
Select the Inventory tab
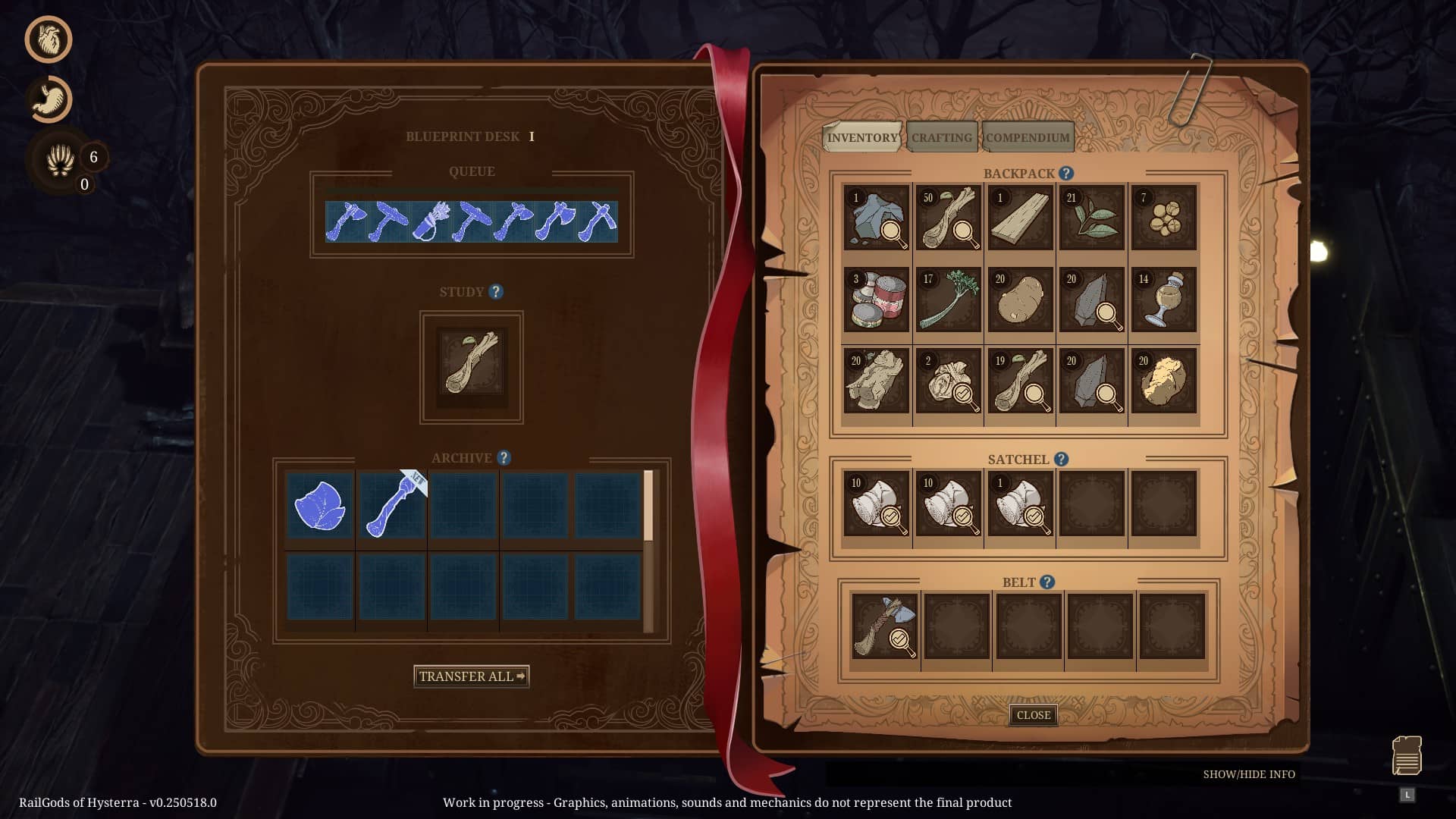pos(862,137)
